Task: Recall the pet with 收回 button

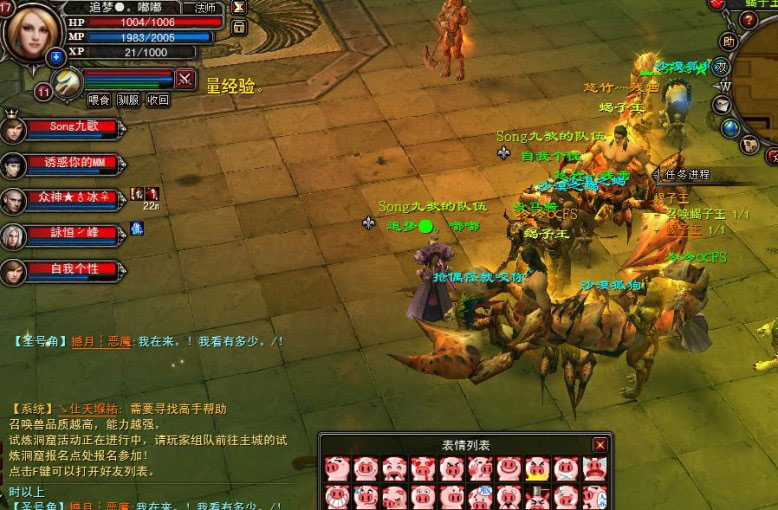Action: point(158,100)
